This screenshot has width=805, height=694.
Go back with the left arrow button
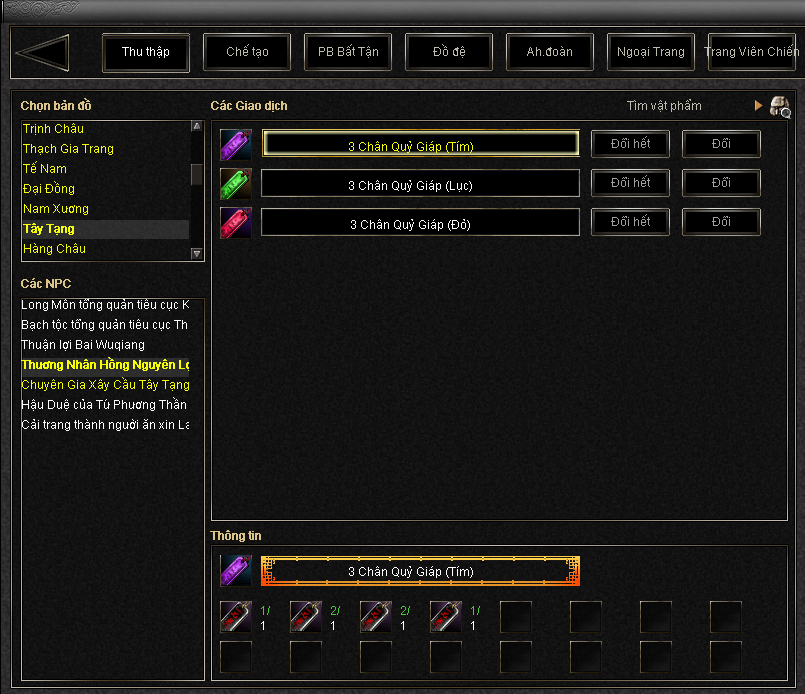[x=43, y=52]
